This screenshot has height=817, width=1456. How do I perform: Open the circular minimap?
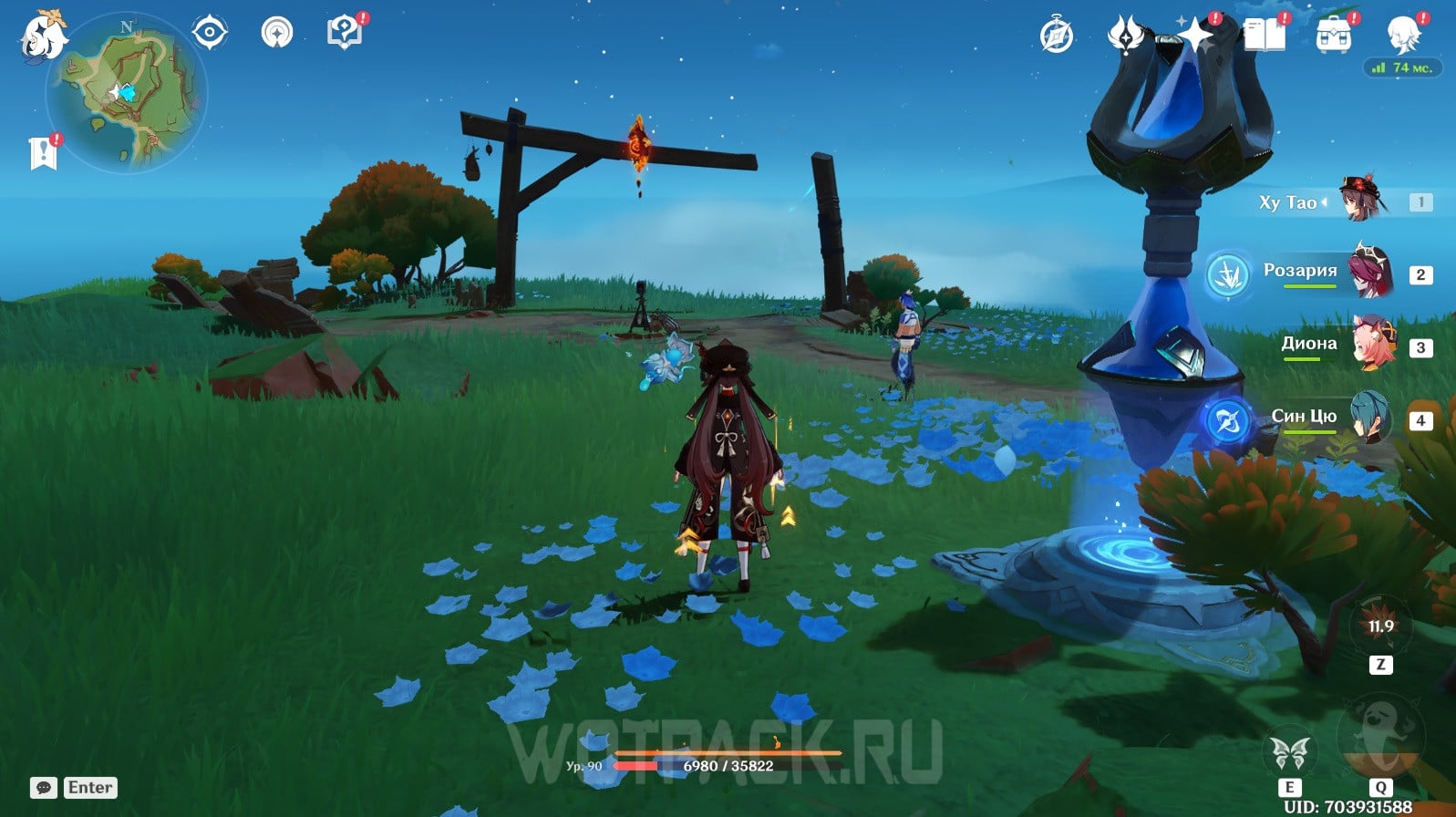pos(128,95)
